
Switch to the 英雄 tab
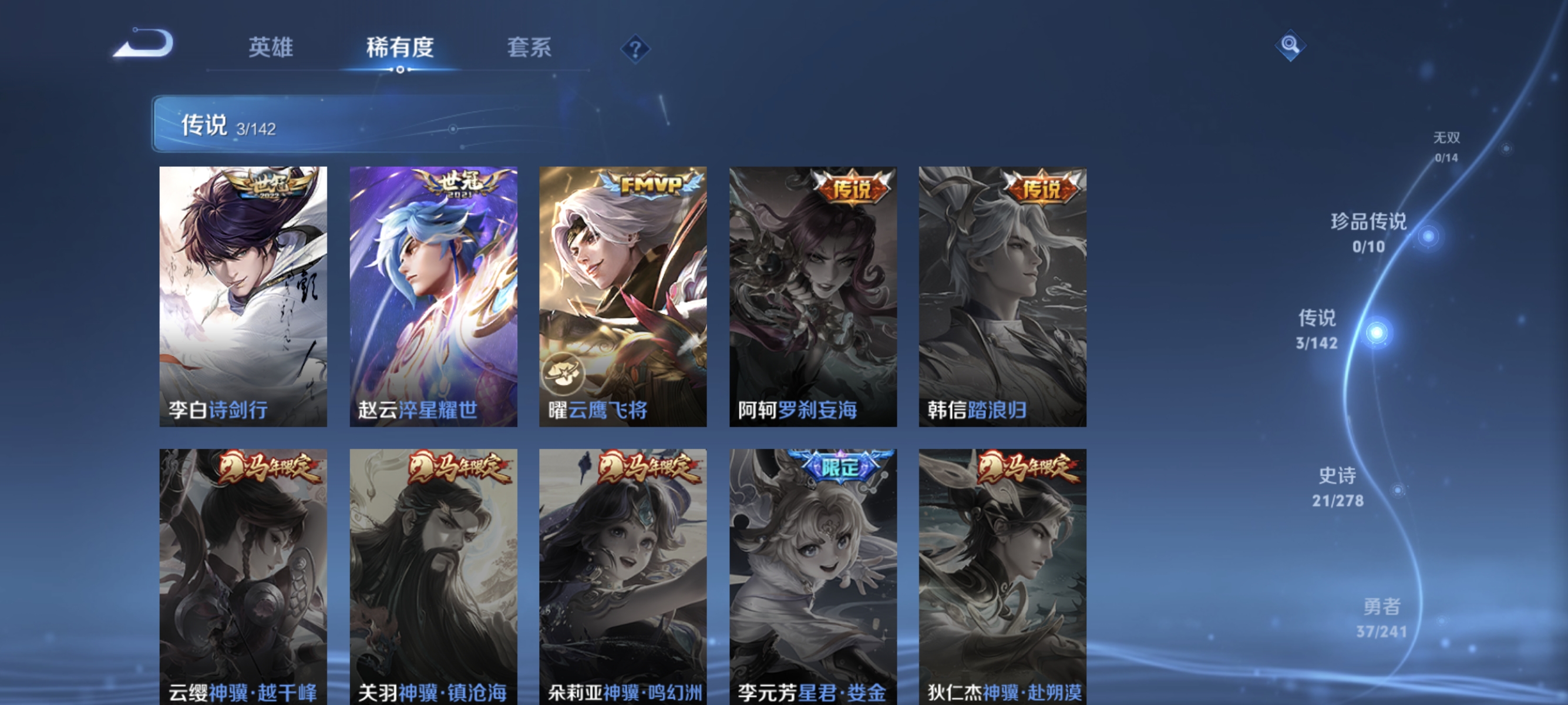(270, 48)
